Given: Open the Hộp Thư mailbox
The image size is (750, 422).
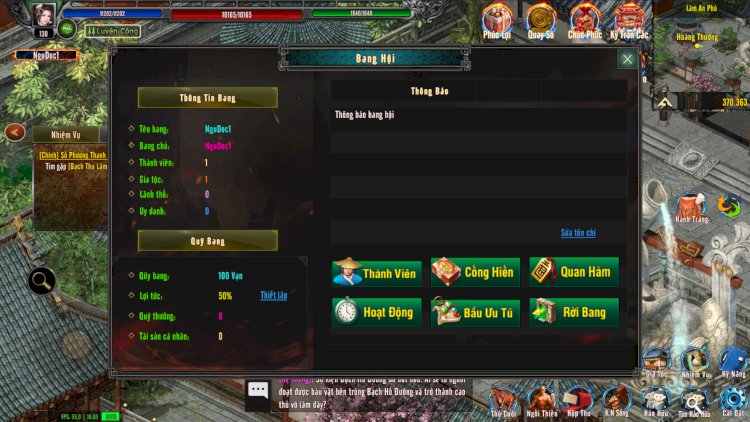Looking at the screenshot, I should 578,399.
